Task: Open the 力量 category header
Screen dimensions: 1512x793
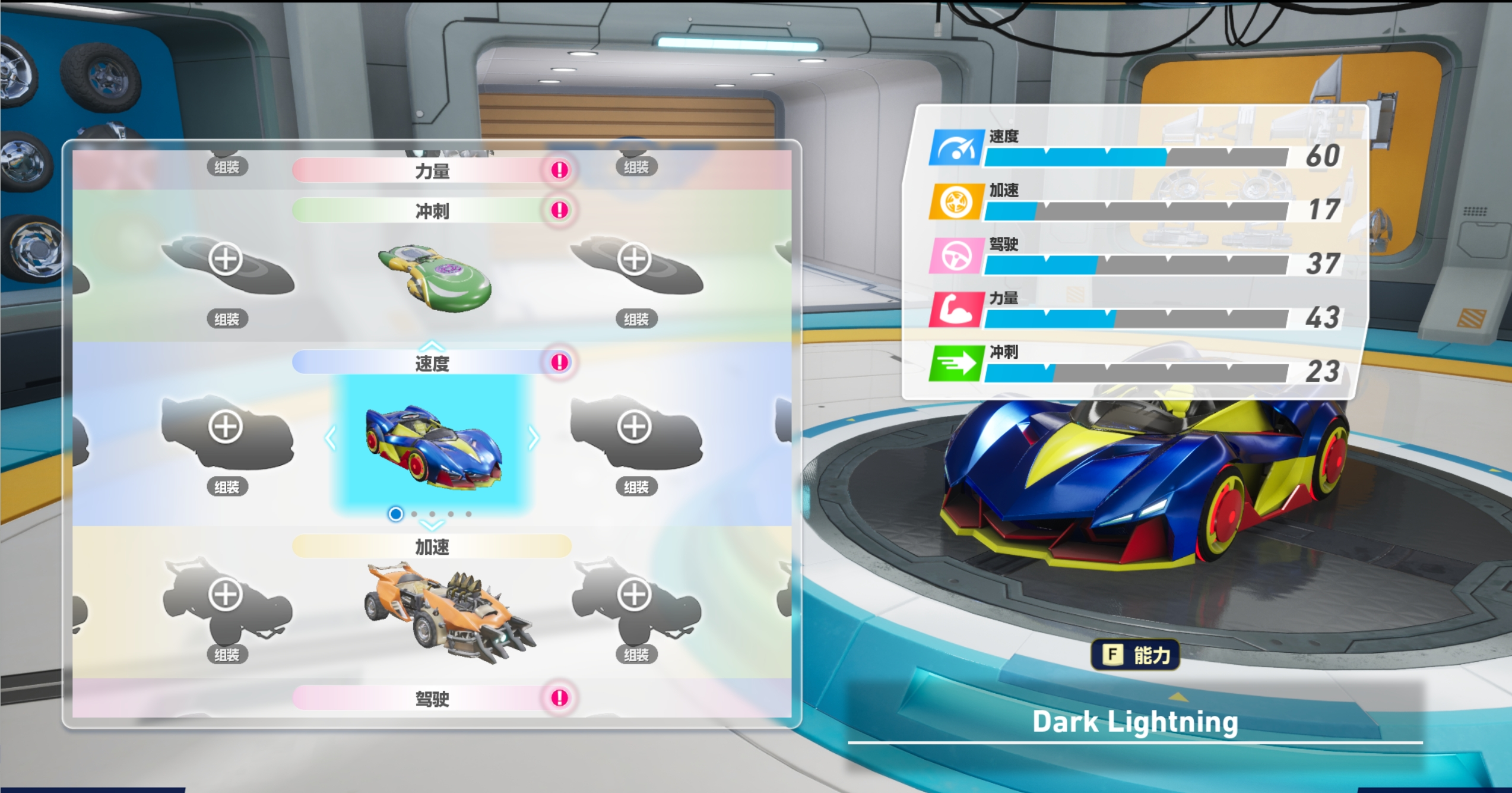Action: (432, 171)
